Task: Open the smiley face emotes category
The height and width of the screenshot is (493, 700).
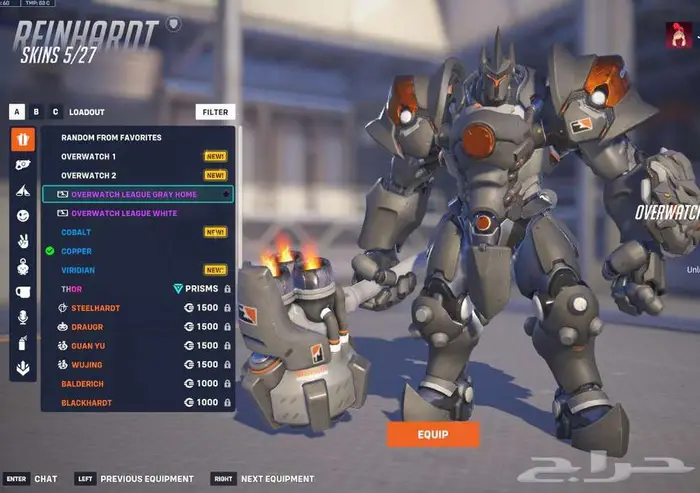Action: pyautogui.click(x=23, y=215)
